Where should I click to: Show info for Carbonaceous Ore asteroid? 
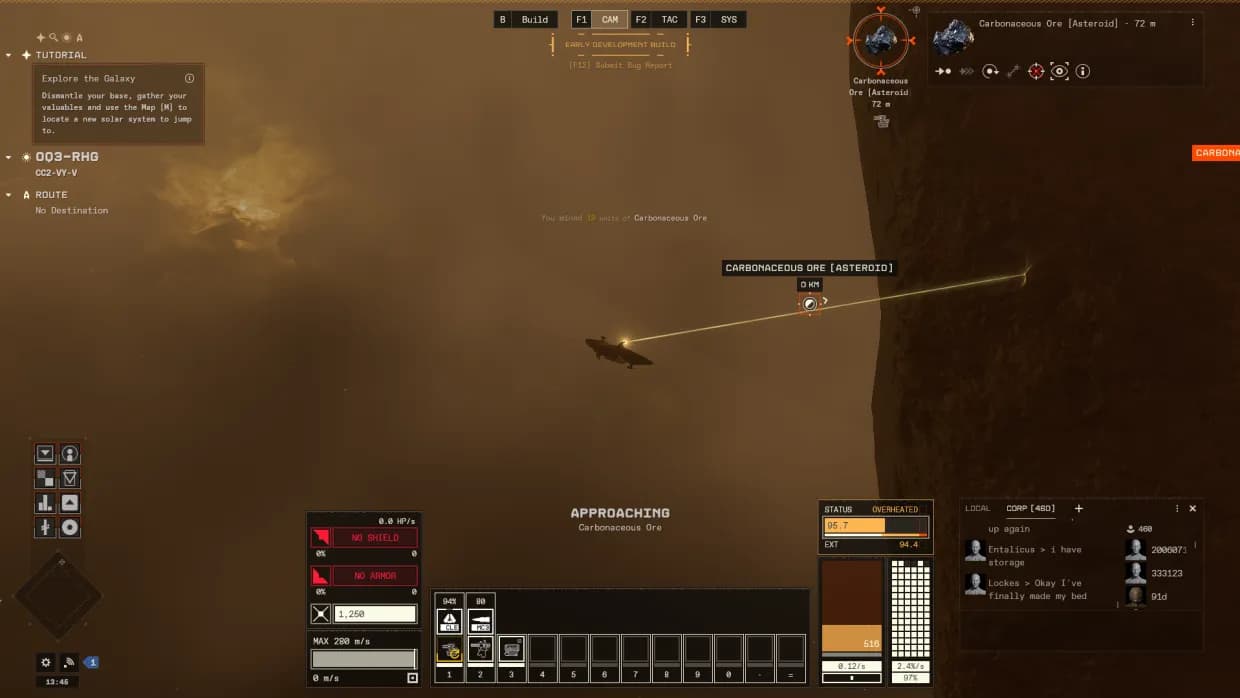click(1082, 71)
